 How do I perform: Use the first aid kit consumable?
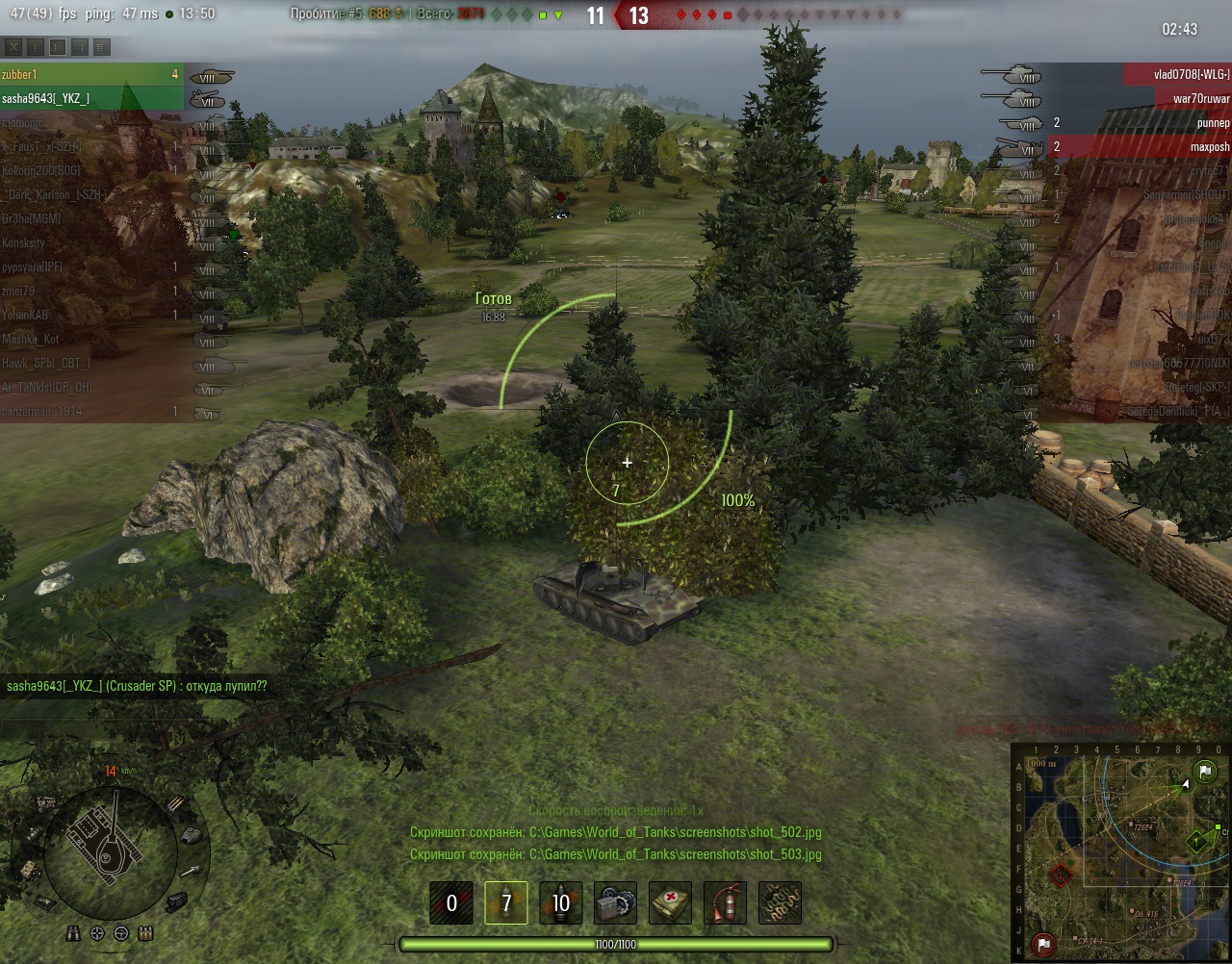pyautogui.click(x=670, y=902)
